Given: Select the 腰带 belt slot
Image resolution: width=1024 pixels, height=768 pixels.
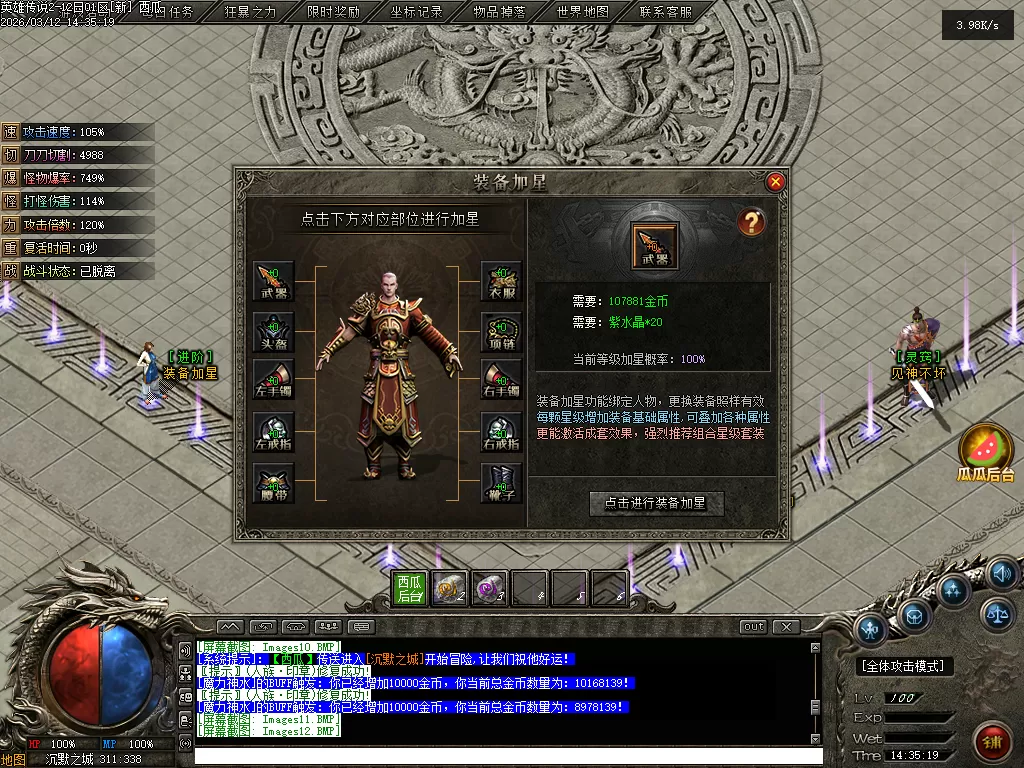Looking at the screenshot, I should pos(273,483).
